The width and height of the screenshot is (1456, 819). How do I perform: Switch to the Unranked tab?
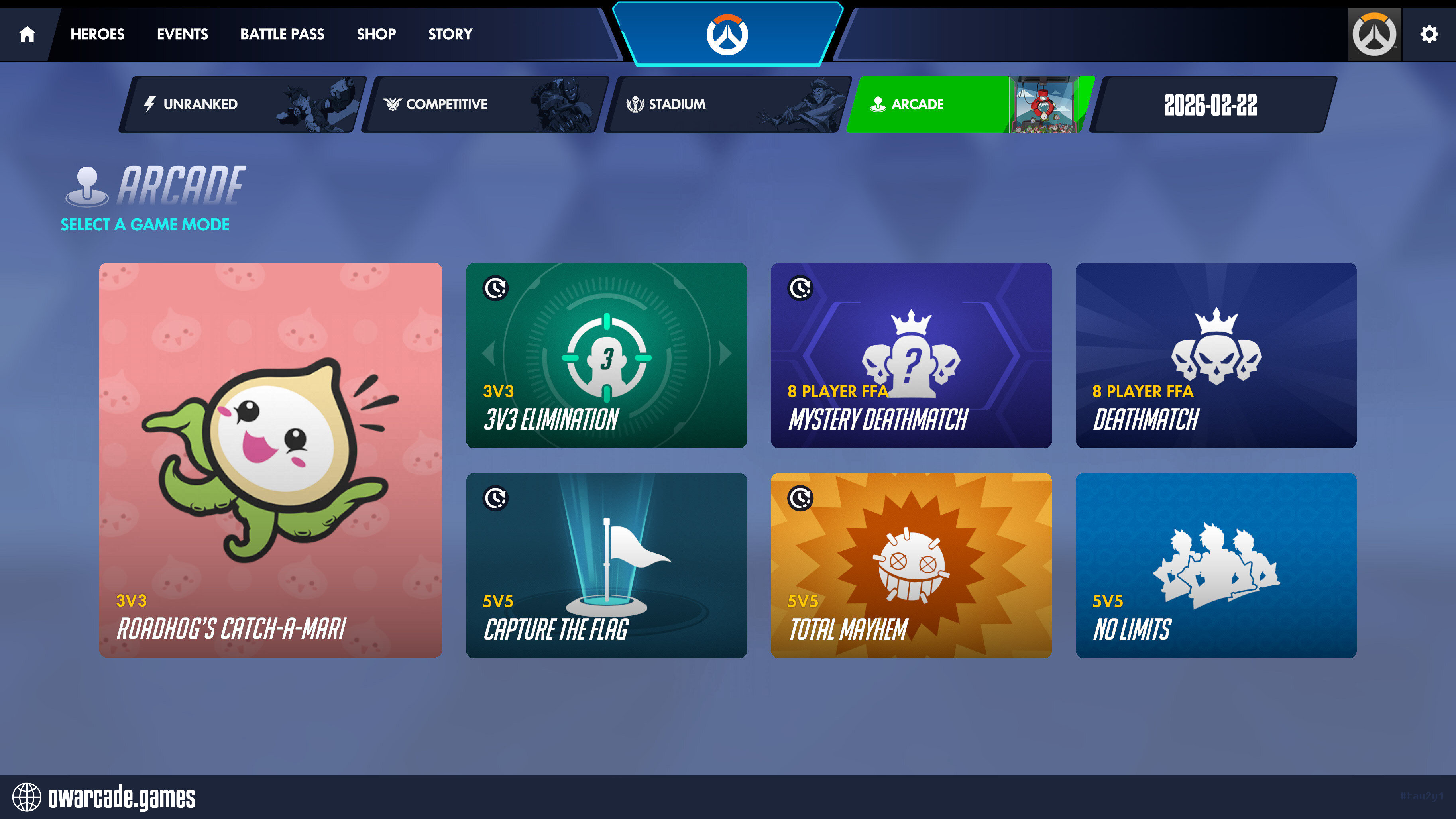(x=243, y=104)
